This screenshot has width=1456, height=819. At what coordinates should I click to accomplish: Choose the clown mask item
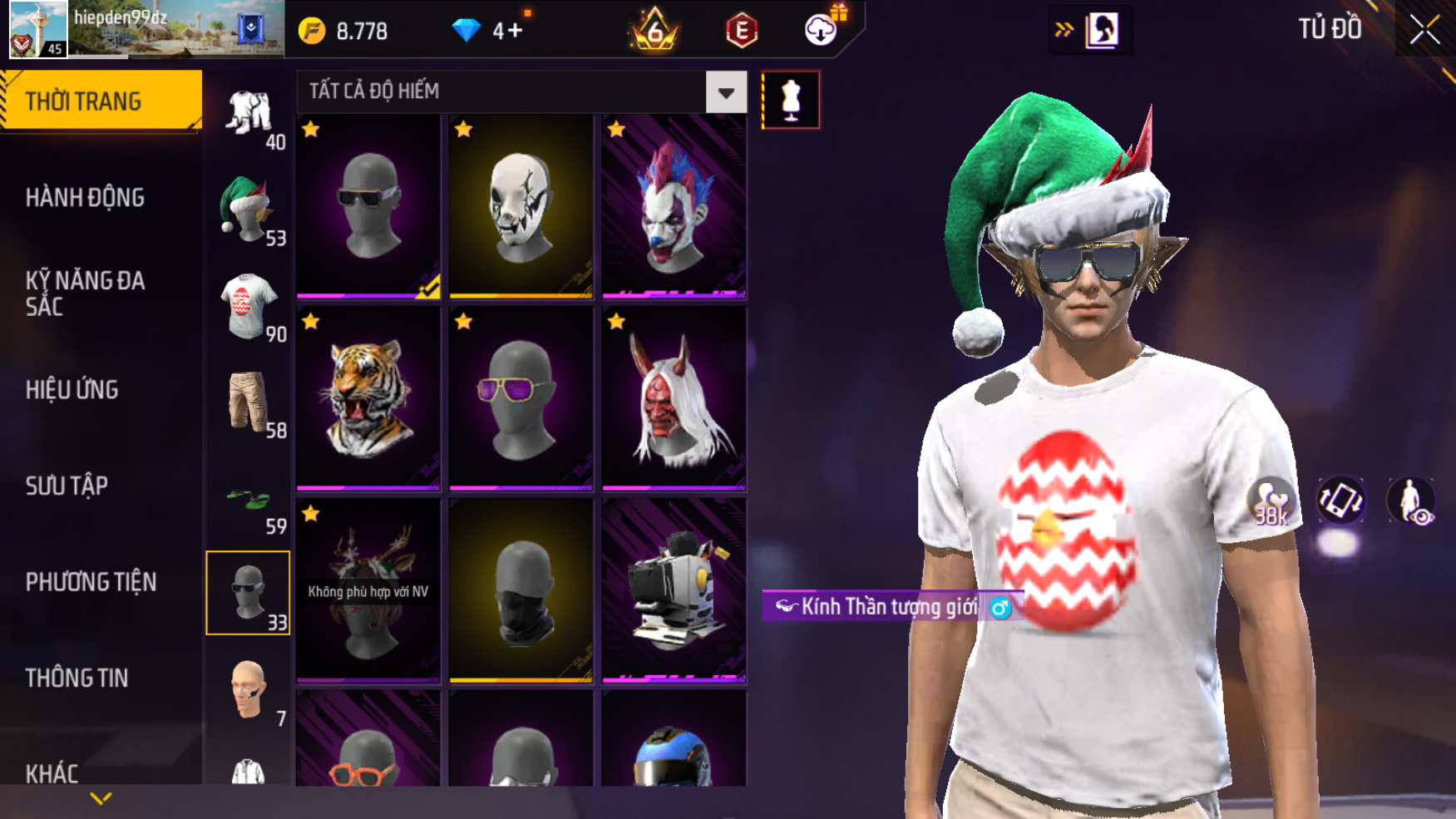click(674, 207)
